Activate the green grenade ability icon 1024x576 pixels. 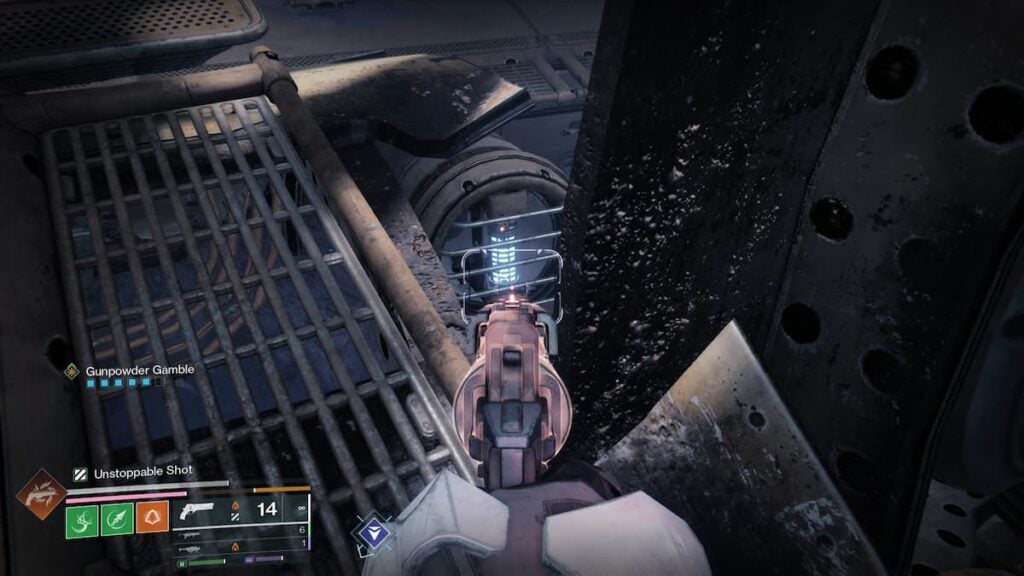click(x=83, y=518)
